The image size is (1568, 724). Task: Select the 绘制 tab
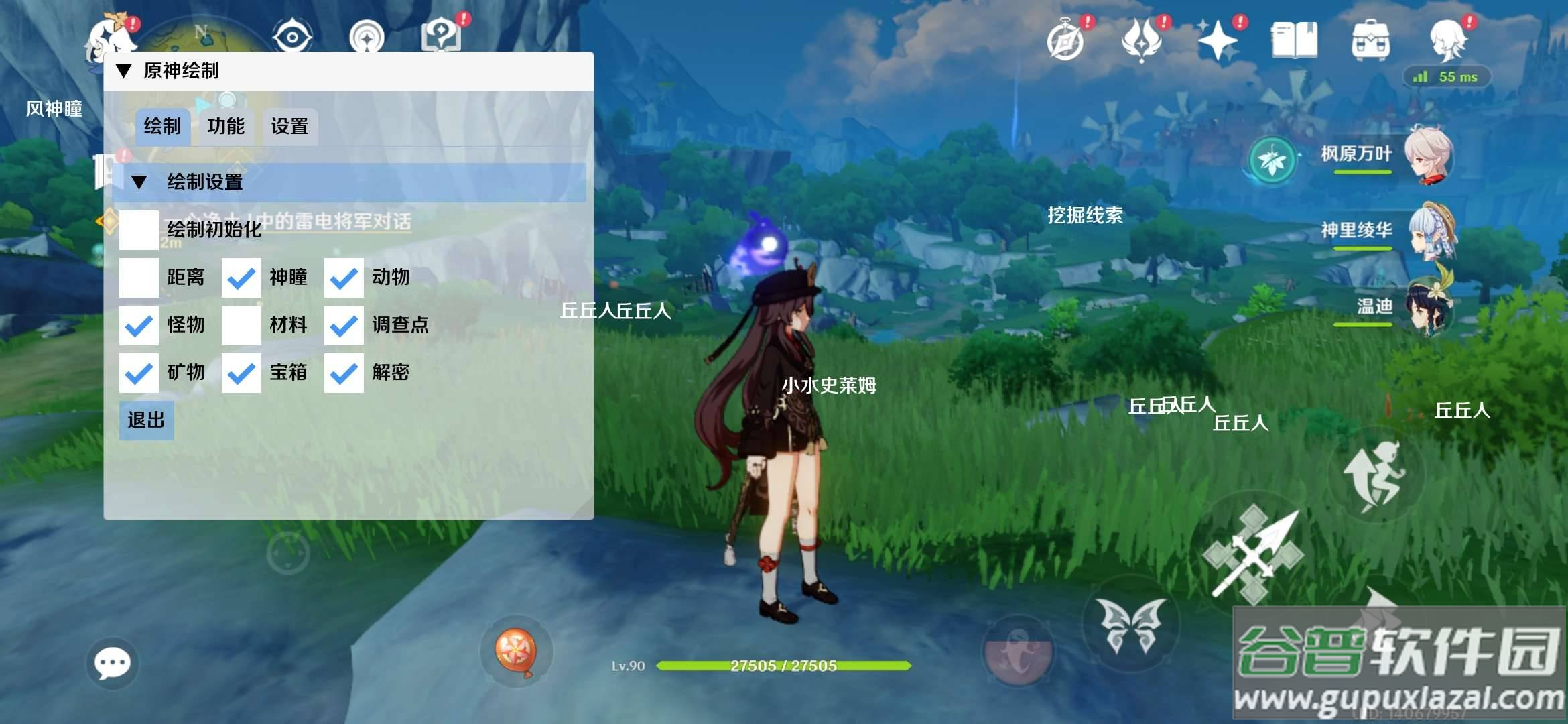tap(162, 127)
